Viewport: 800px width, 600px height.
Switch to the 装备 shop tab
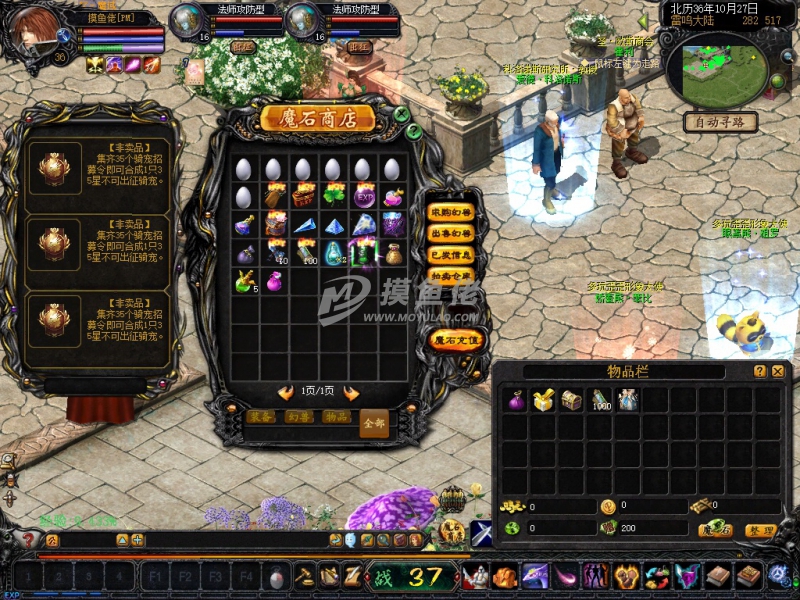[x=262, y=417]
